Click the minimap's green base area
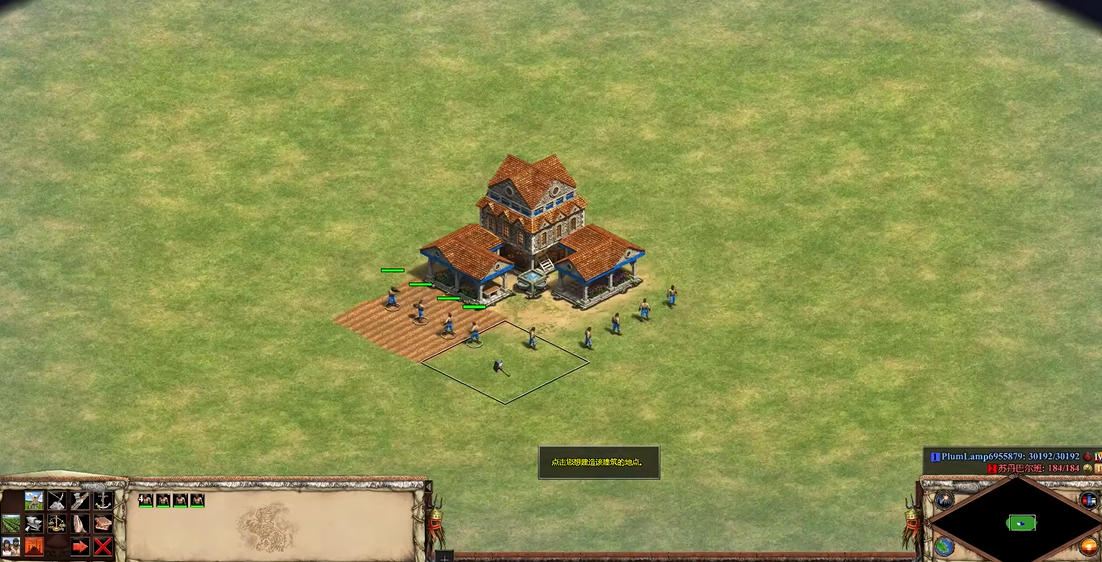 click(x=1021, y=522)
